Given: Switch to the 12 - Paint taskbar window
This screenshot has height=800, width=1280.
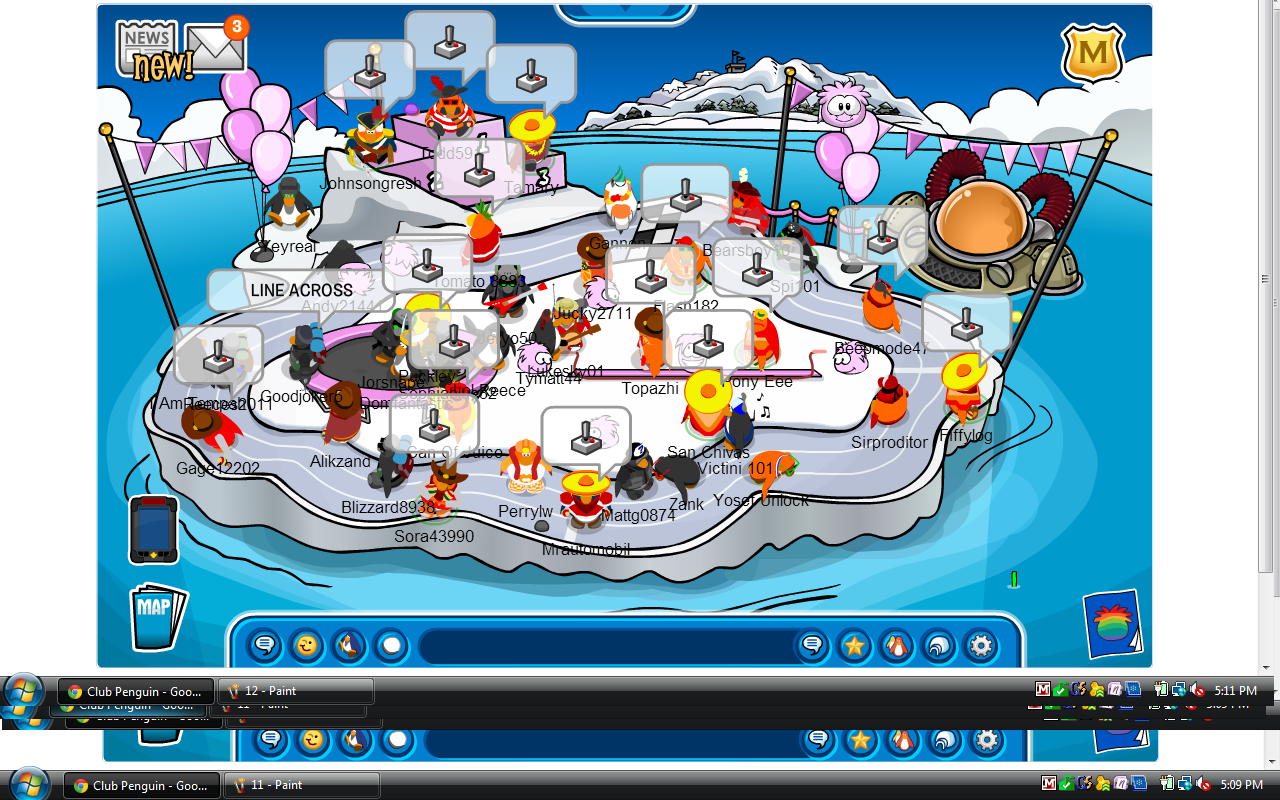Looking at the screenshot, I should click(296, 691).
